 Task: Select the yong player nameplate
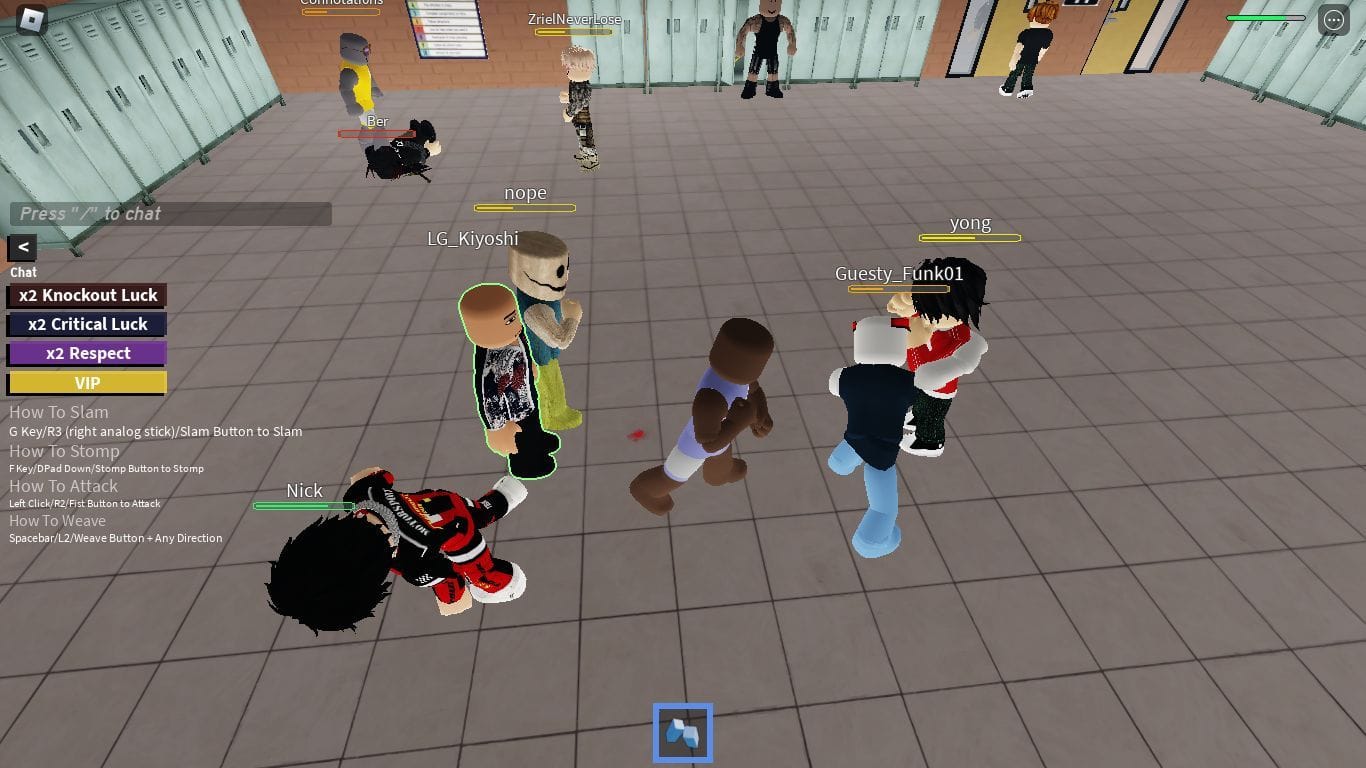click(969, 223)
